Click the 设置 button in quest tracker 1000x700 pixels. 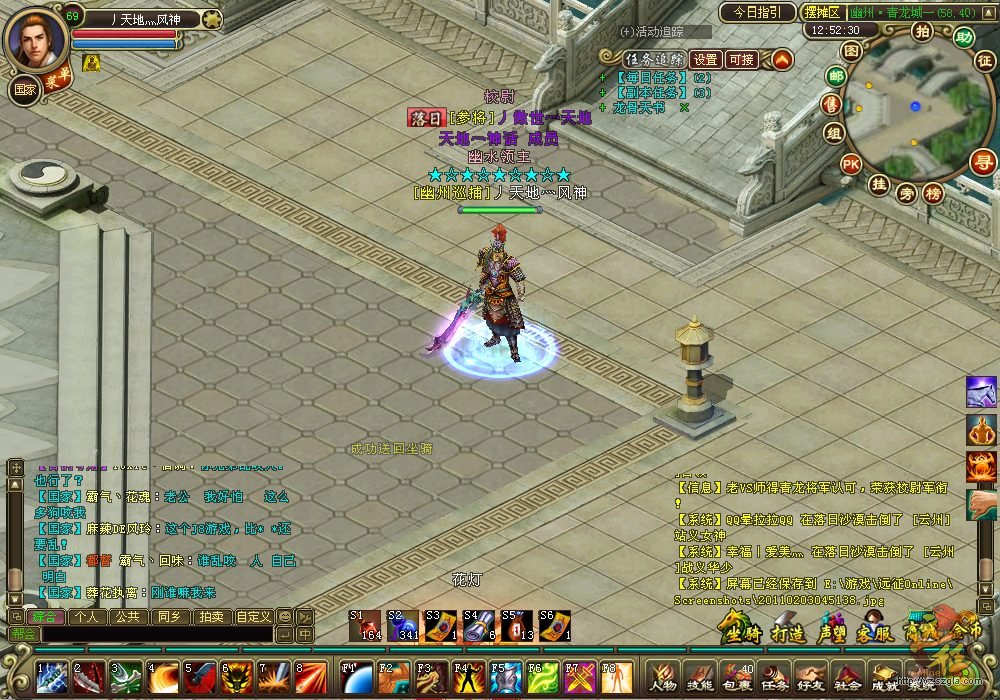coord(706,59)
